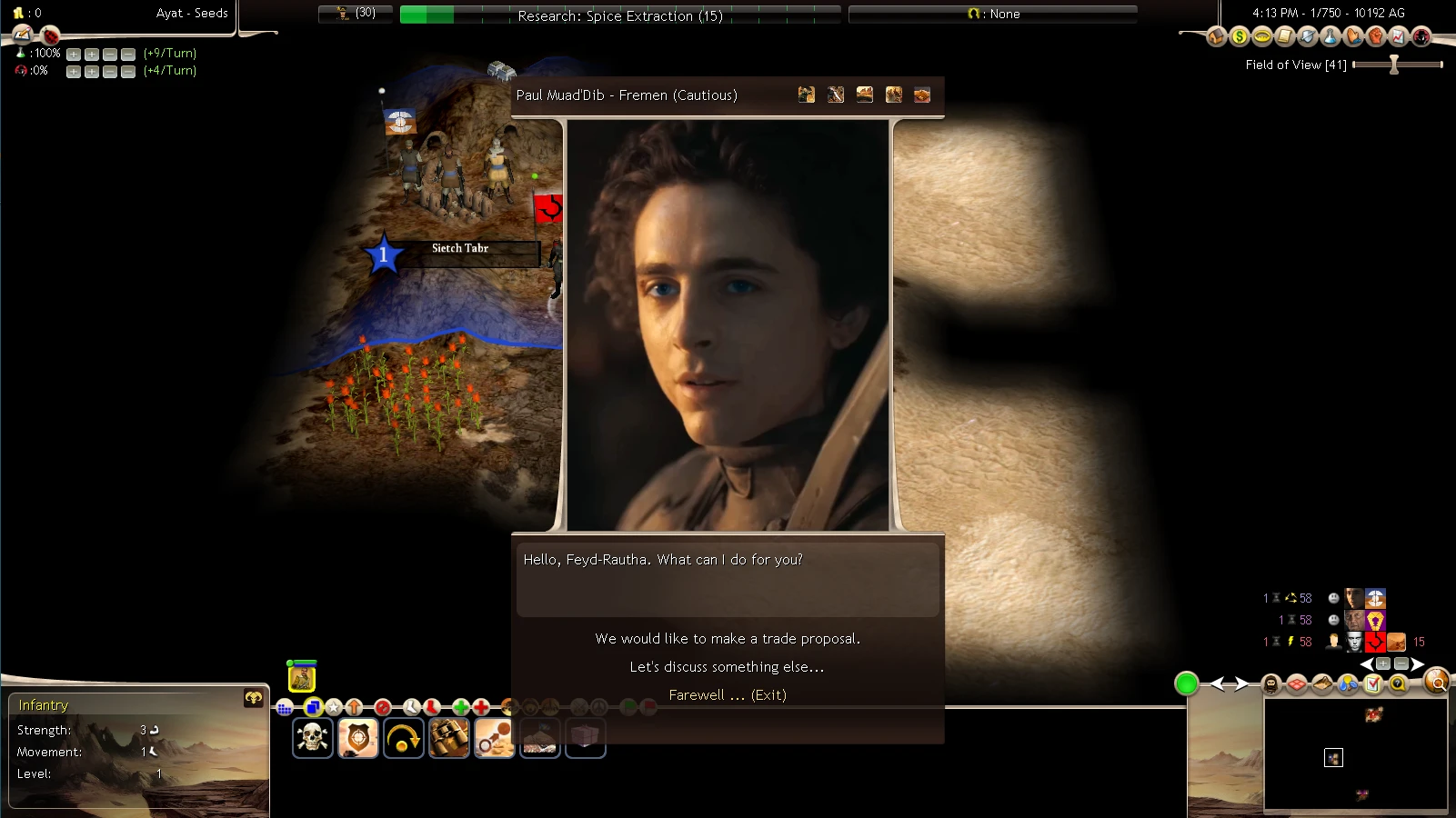Open the Victory Conditions graph icon
This screenshot has width=1456, height=818.
[x=1399, y=37]
